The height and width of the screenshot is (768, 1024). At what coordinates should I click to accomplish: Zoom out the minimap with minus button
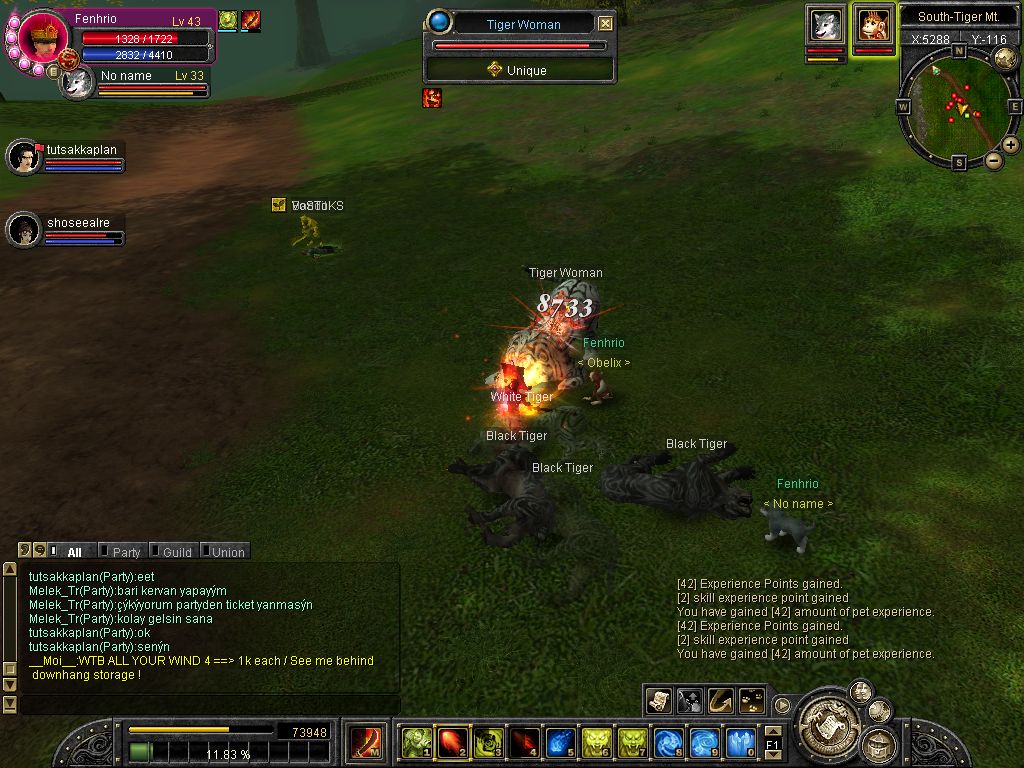click(994, 161)
